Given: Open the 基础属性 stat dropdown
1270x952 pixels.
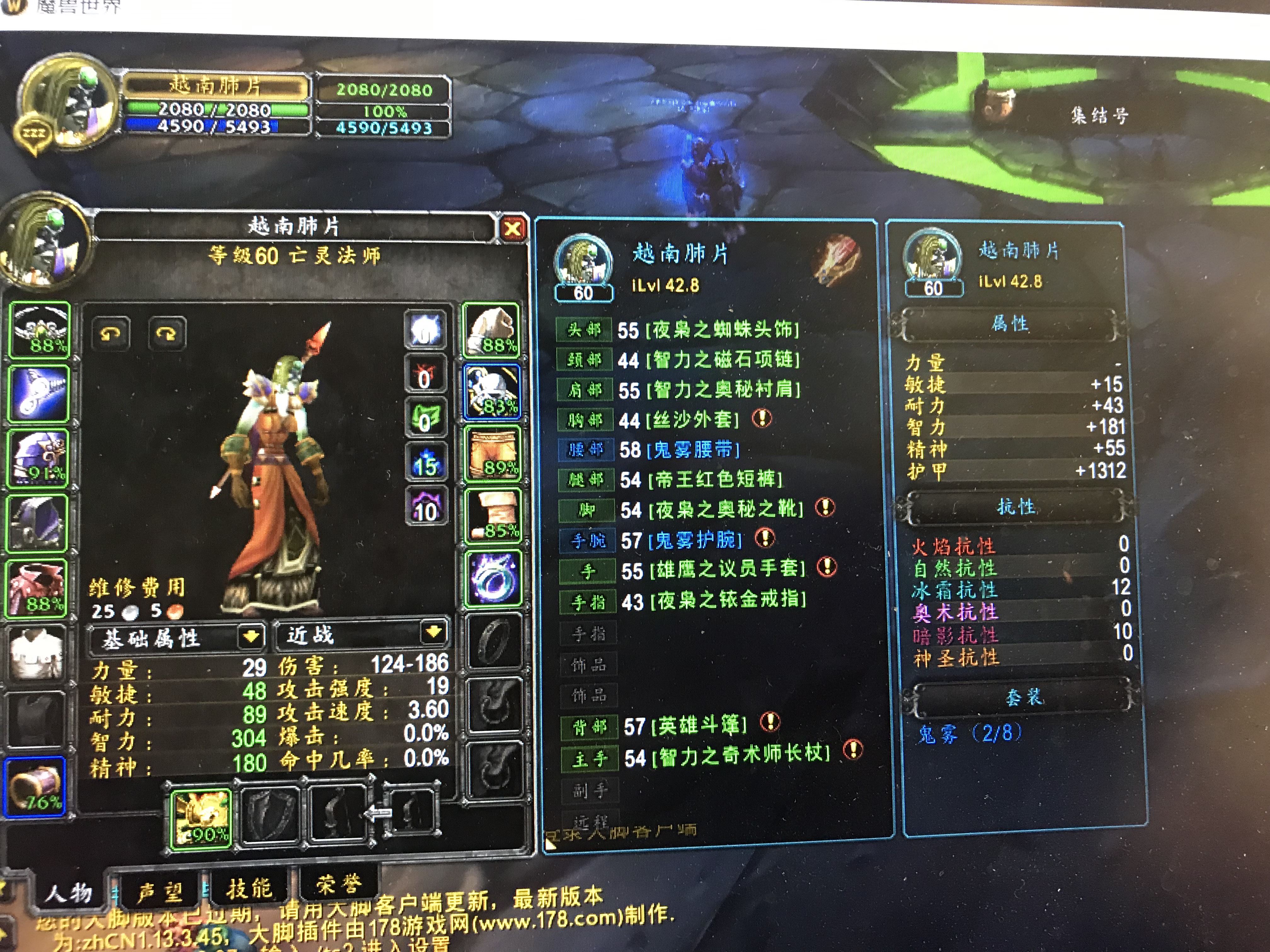Looking at the screenshot, I should tap(251, 636).
